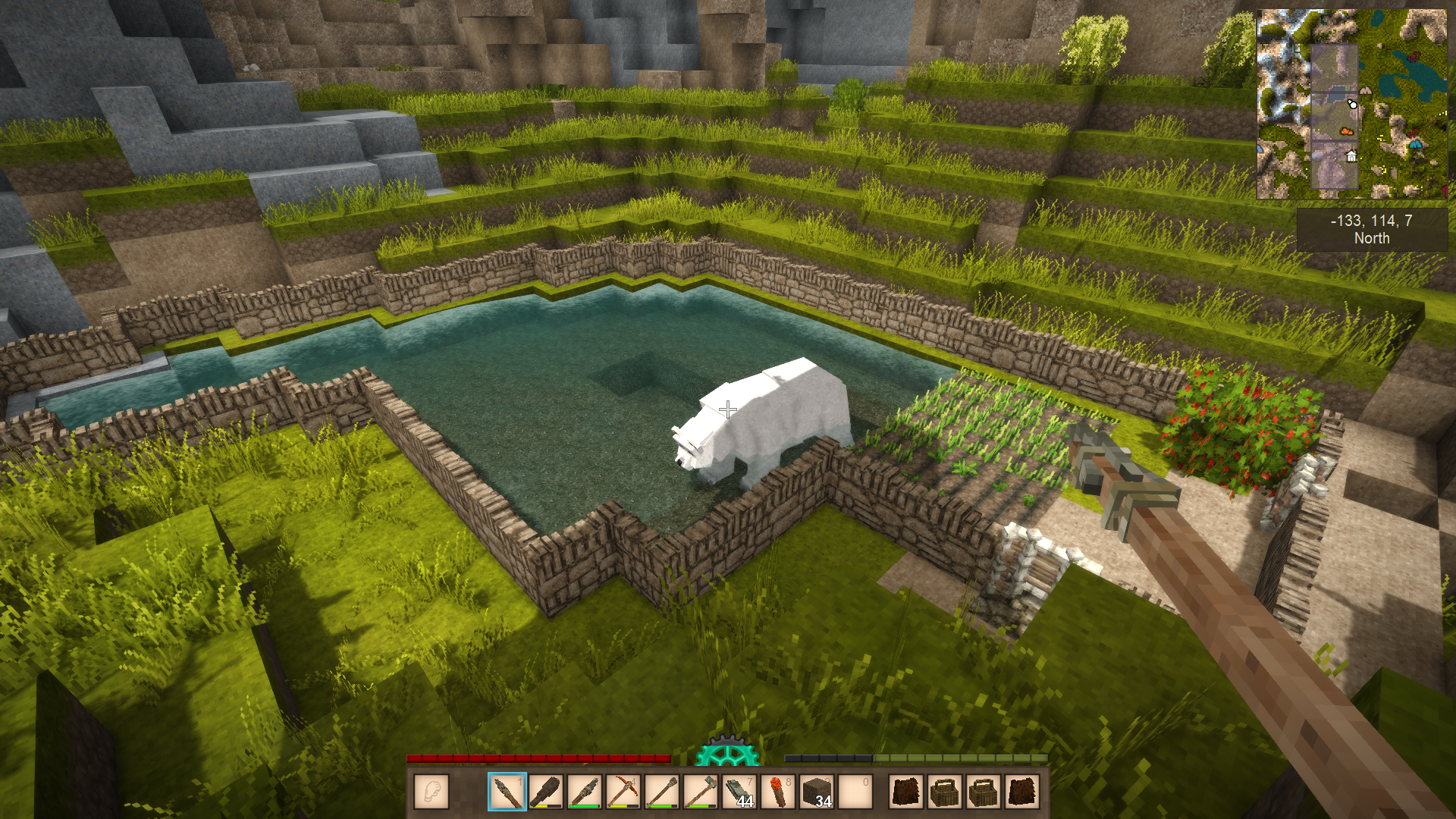Choose the block stack of 34

tap(817, 792)
